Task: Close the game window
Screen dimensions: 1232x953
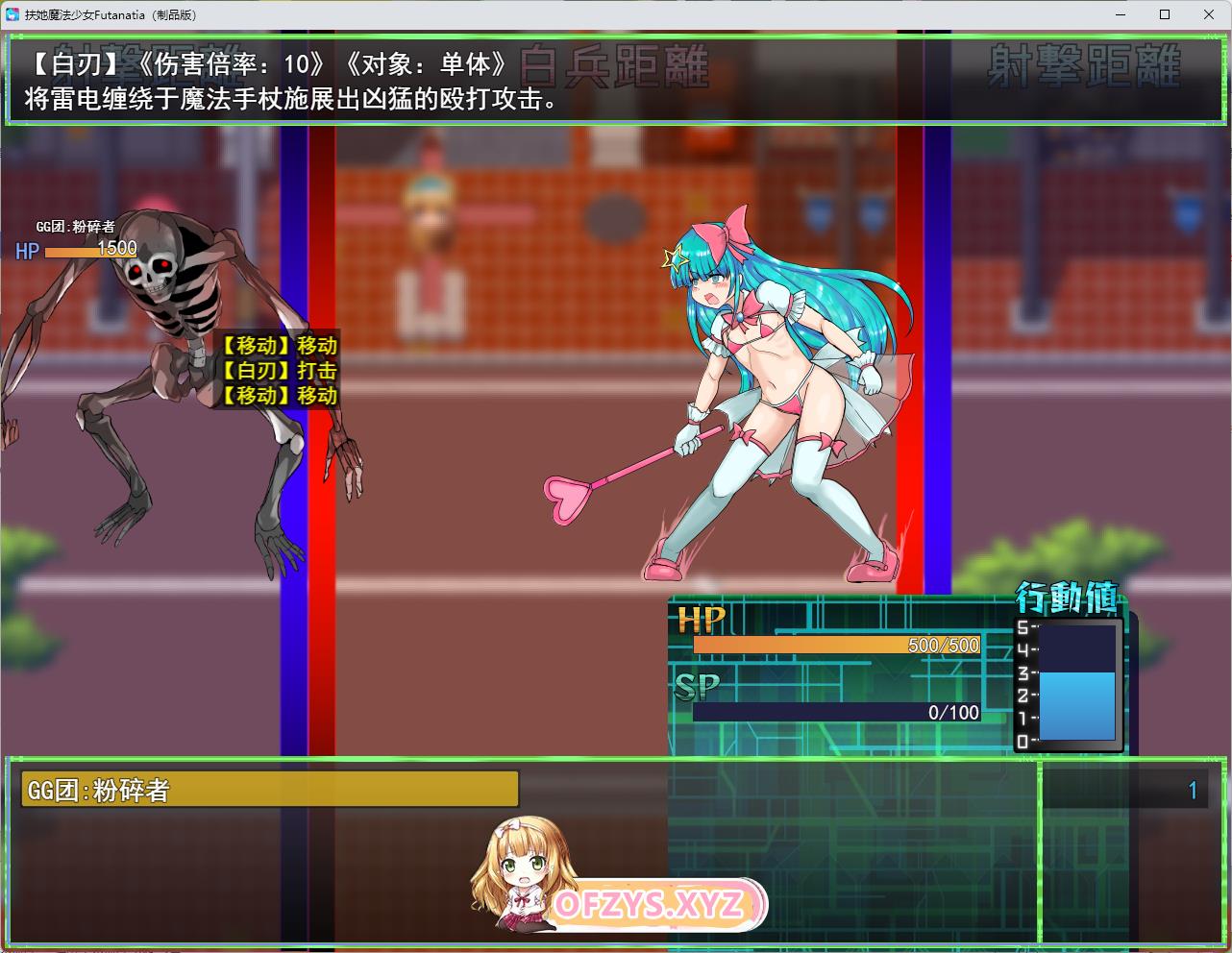Action: click(1209, 14)
